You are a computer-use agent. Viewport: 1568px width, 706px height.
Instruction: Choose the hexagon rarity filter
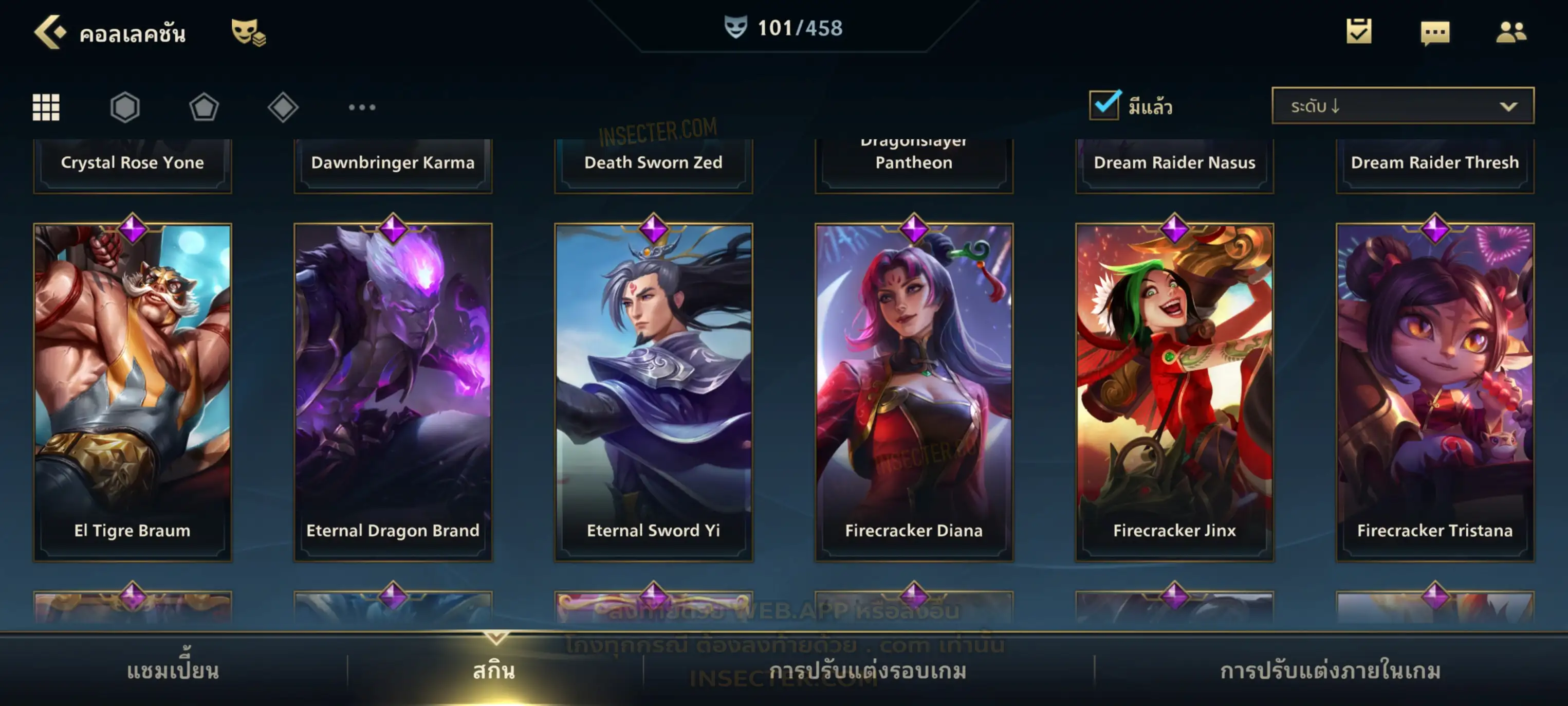(x=125, y=107)
